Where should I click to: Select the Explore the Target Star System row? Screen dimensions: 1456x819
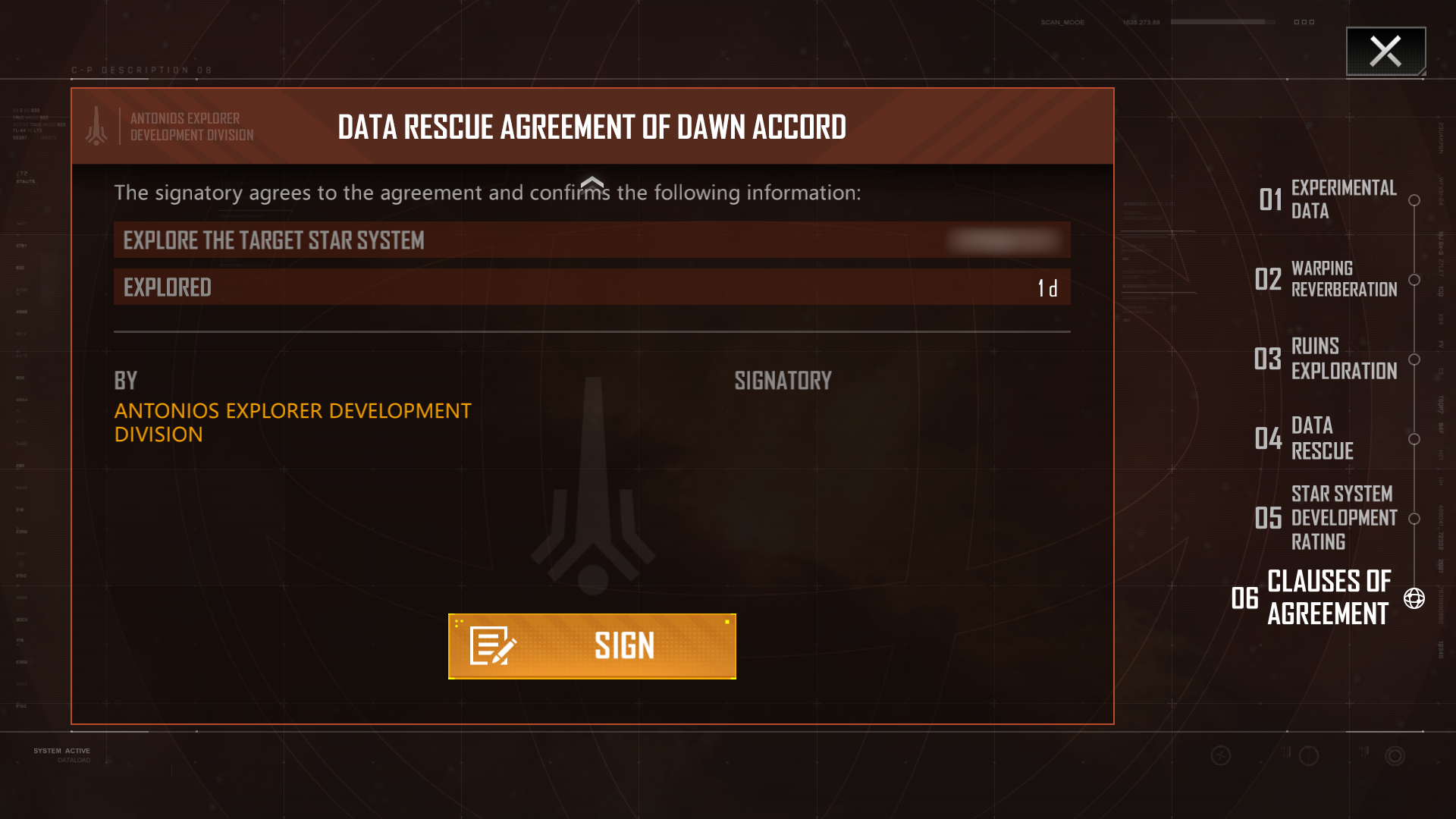[591, 240]
